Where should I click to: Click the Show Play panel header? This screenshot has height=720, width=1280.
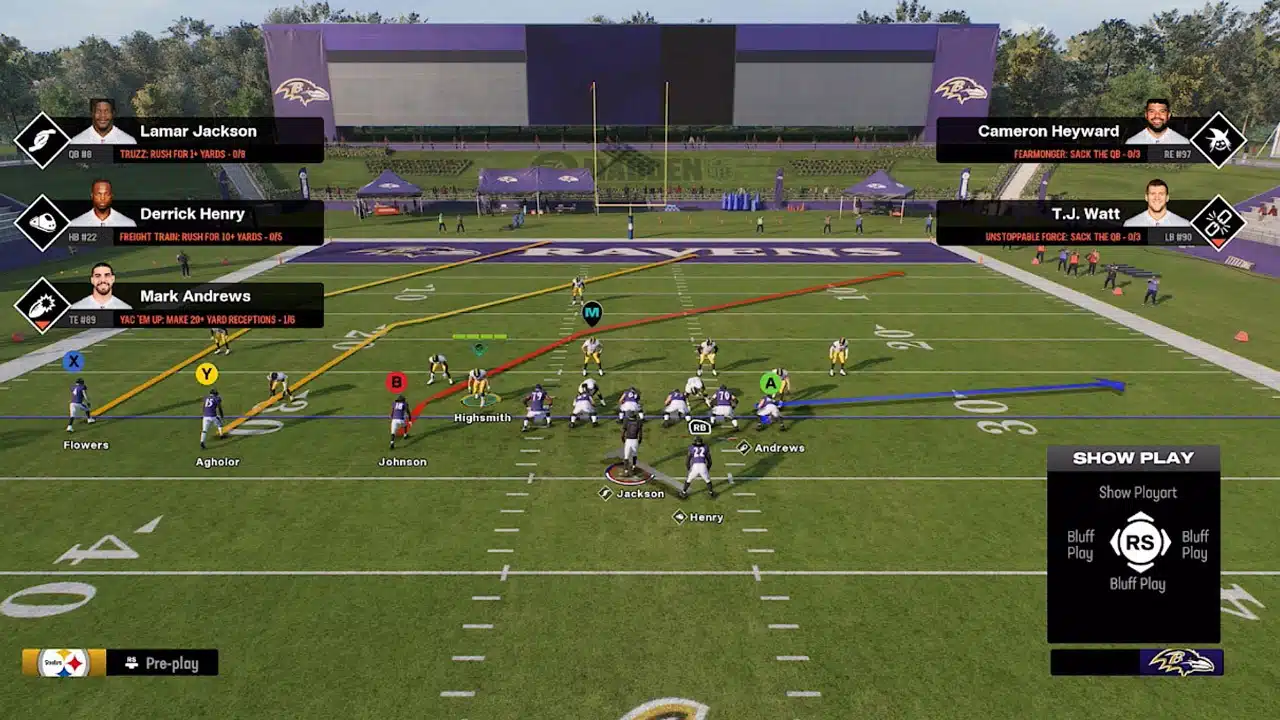[1133, 458]
